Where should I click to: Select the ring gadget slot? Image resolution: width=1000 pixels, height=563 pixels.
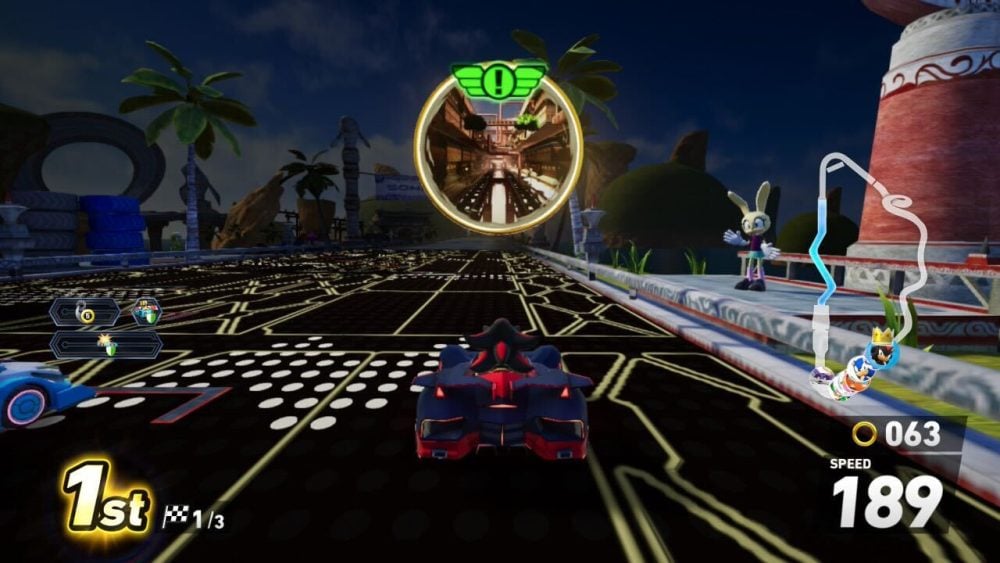[85, 312]
